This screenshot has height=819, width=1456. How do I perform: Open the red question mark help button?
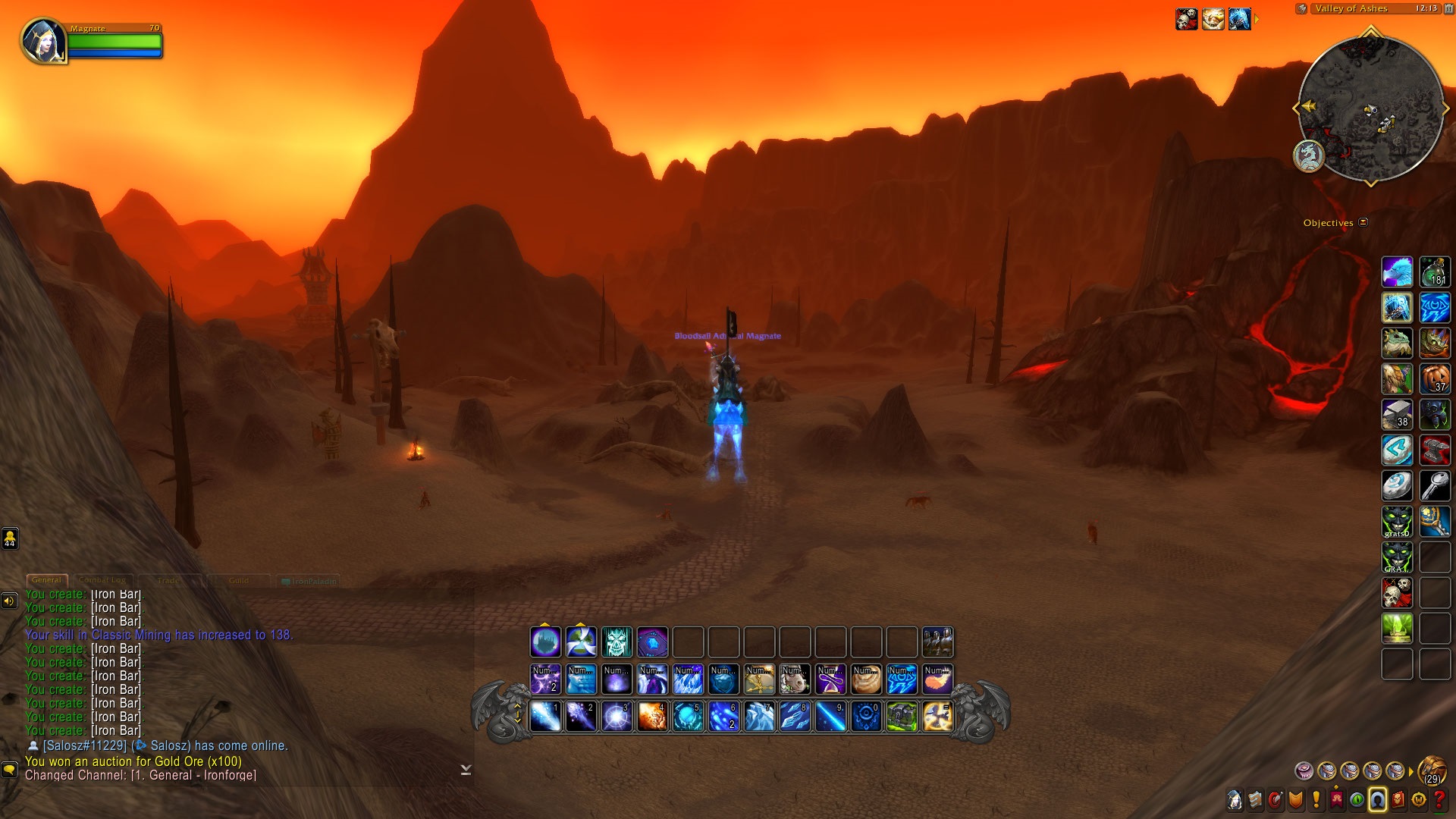point(1439,799)
